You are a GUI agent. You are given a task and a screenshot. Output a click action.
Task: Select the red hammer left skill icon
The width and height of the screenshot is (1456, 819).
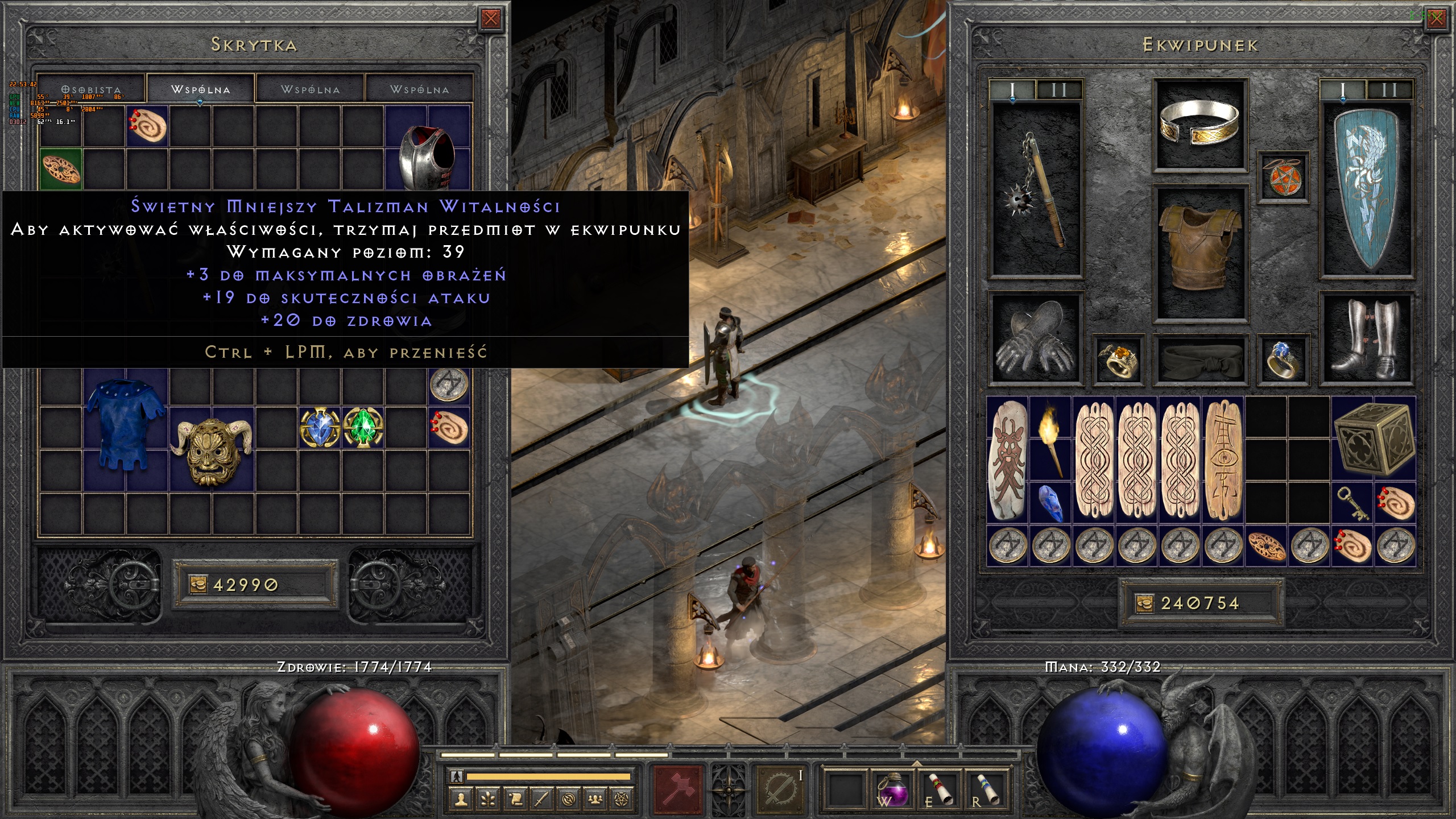[678, 789]
